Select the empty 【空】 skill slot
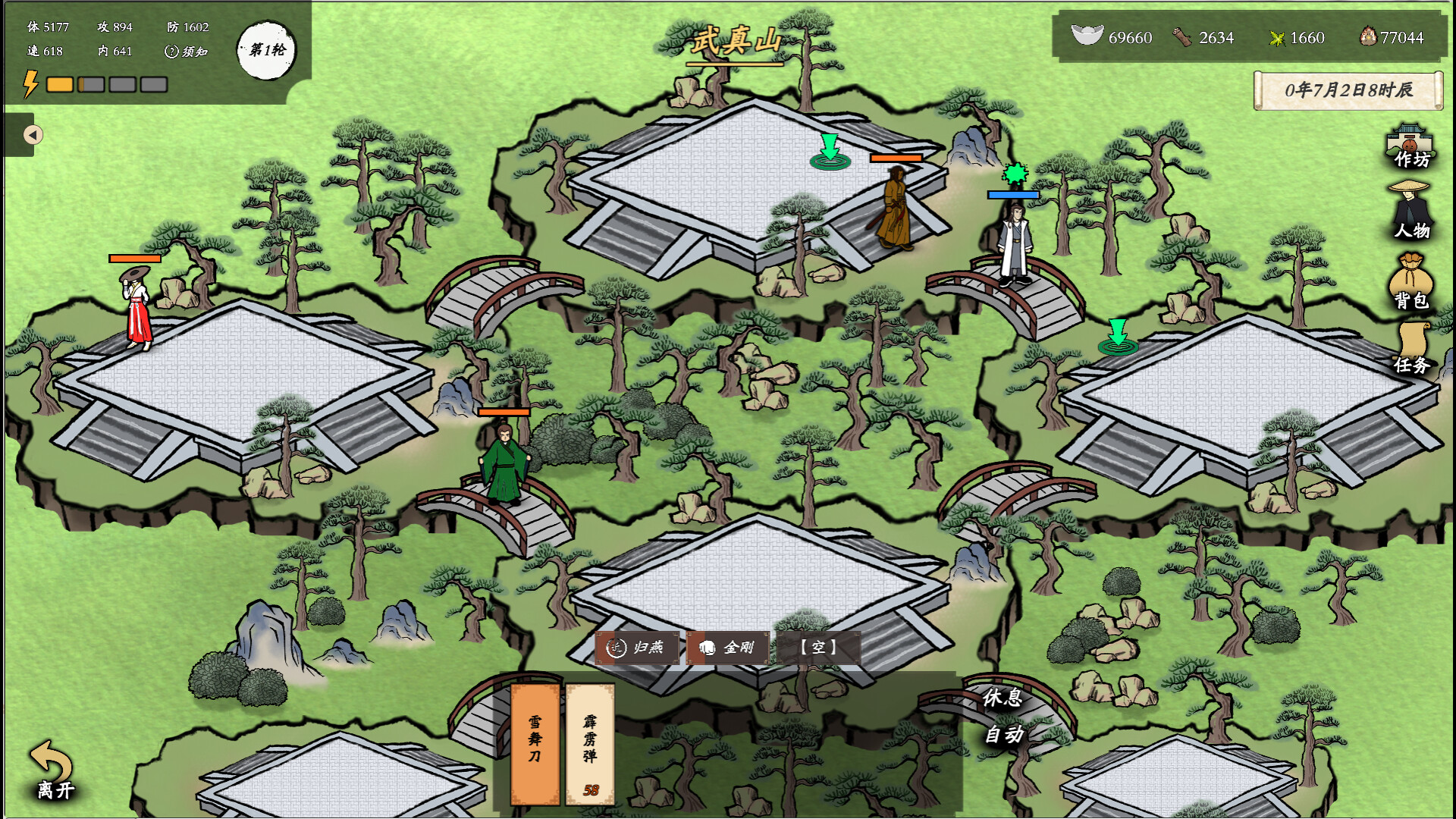This screenshot has width=1456, height=819. (x=821, y=648)
